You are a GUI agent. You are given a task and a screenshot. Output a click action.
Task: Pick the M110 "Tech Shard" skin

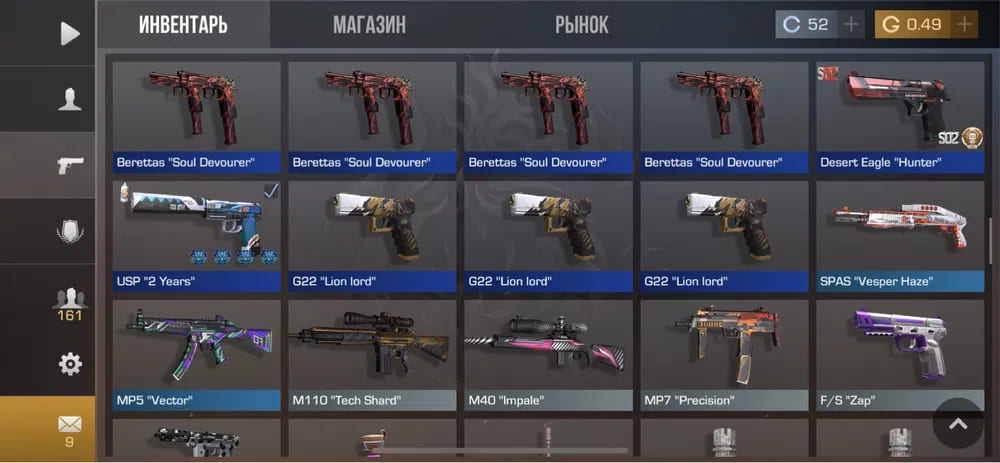(x=372, y=354)
